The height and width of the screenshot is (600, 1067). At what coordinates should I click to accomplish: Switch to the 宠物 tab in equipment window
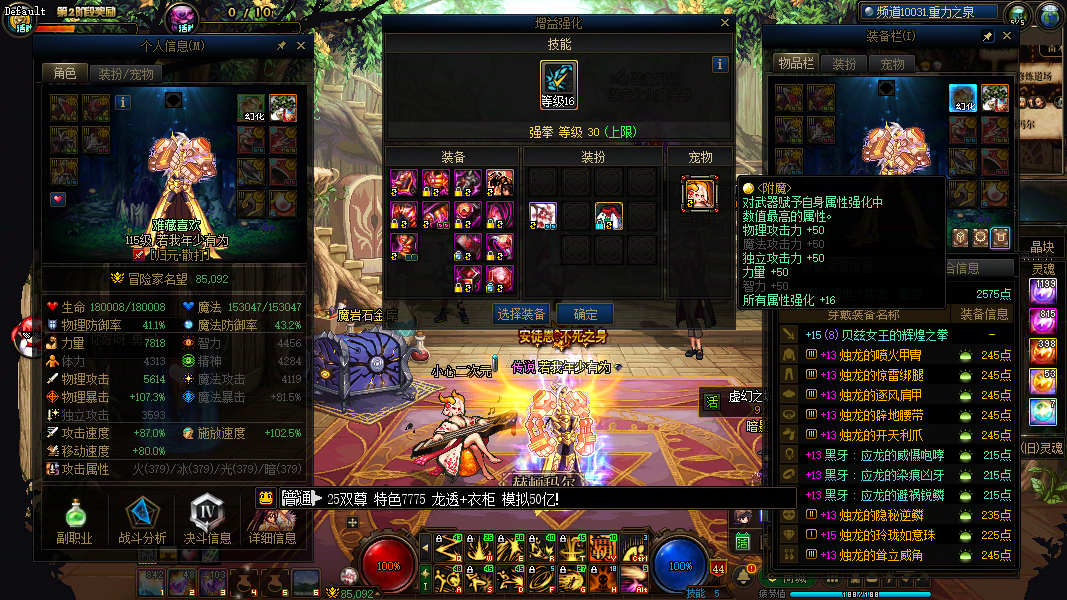[x=892, y=63]
